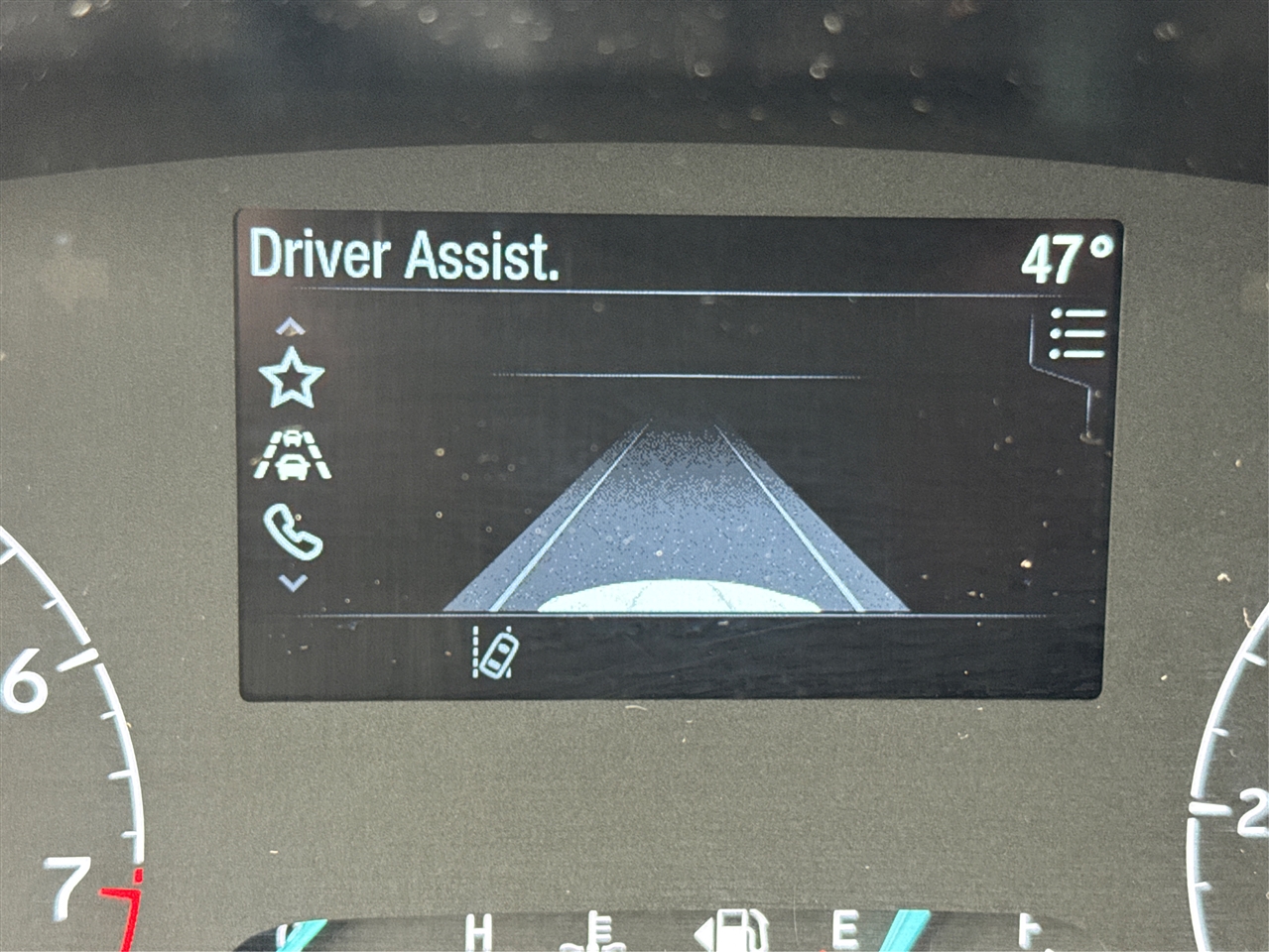1269x952 pixels.
Task: Open the list menu icon beside temperature
Action: pos(1078,333)
